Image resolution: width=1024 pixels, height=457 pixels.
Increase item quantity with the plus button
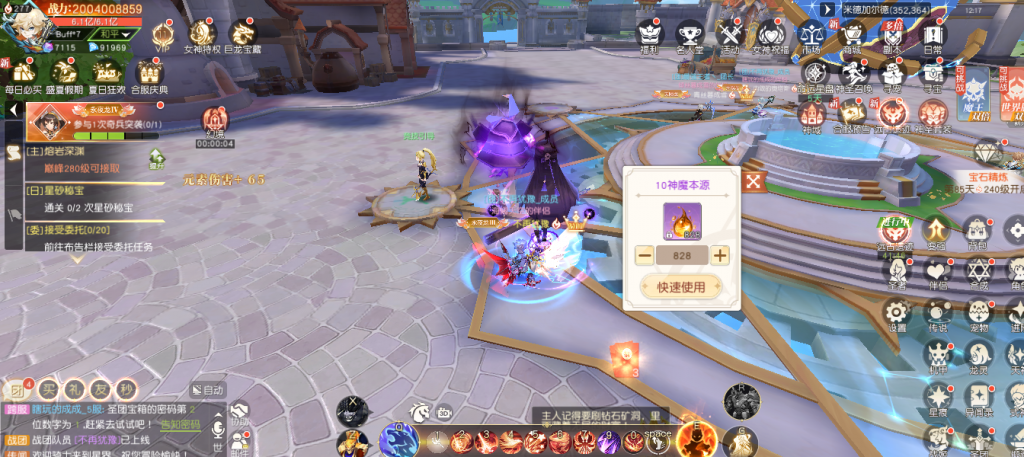click(x=720, y=255)
